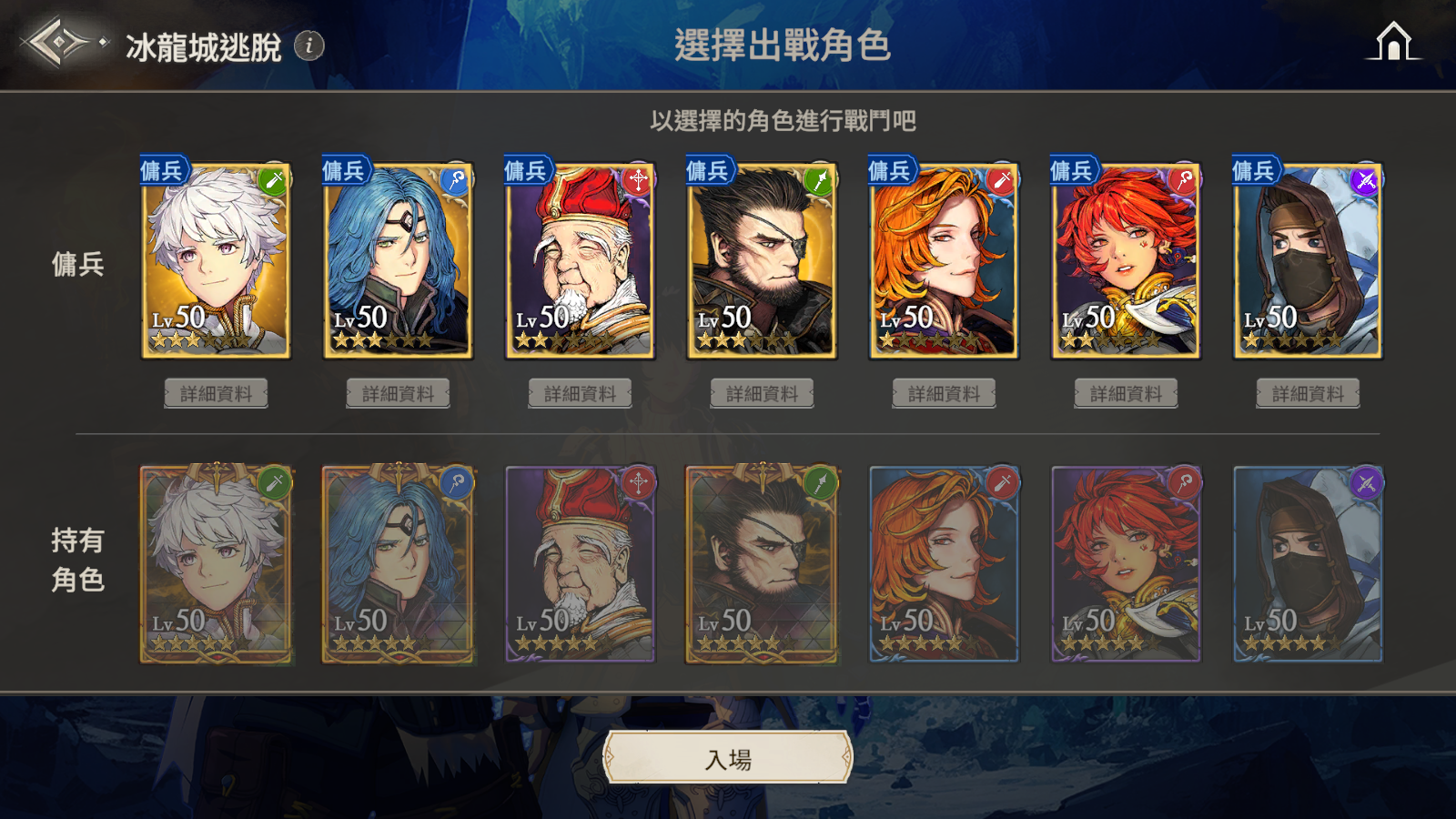Select the eyepatch bearded mercenary card
Image resolution: width=1456 pixels, height=819 pixels.
coord(763,261)
